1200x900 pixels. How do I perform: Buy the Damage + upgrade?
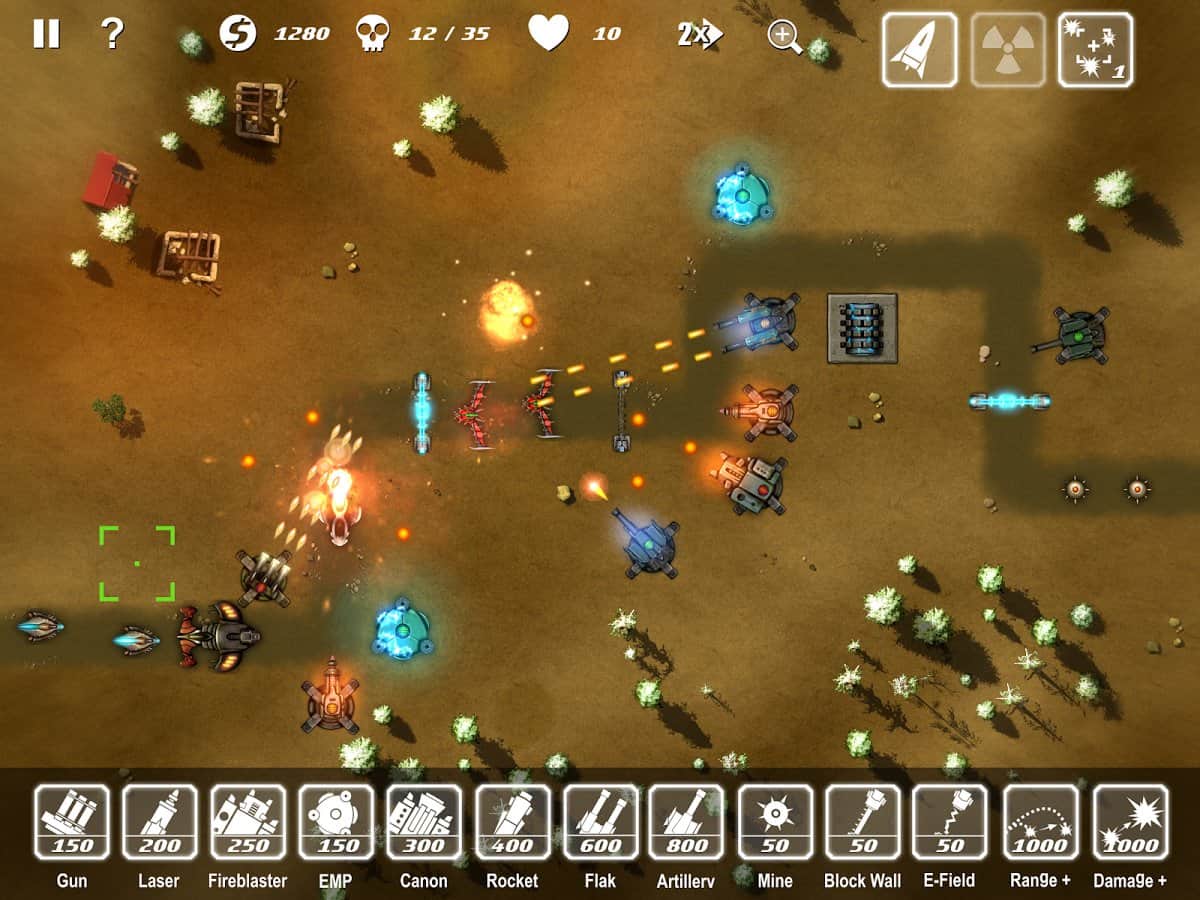click(x=1130, y=822)
